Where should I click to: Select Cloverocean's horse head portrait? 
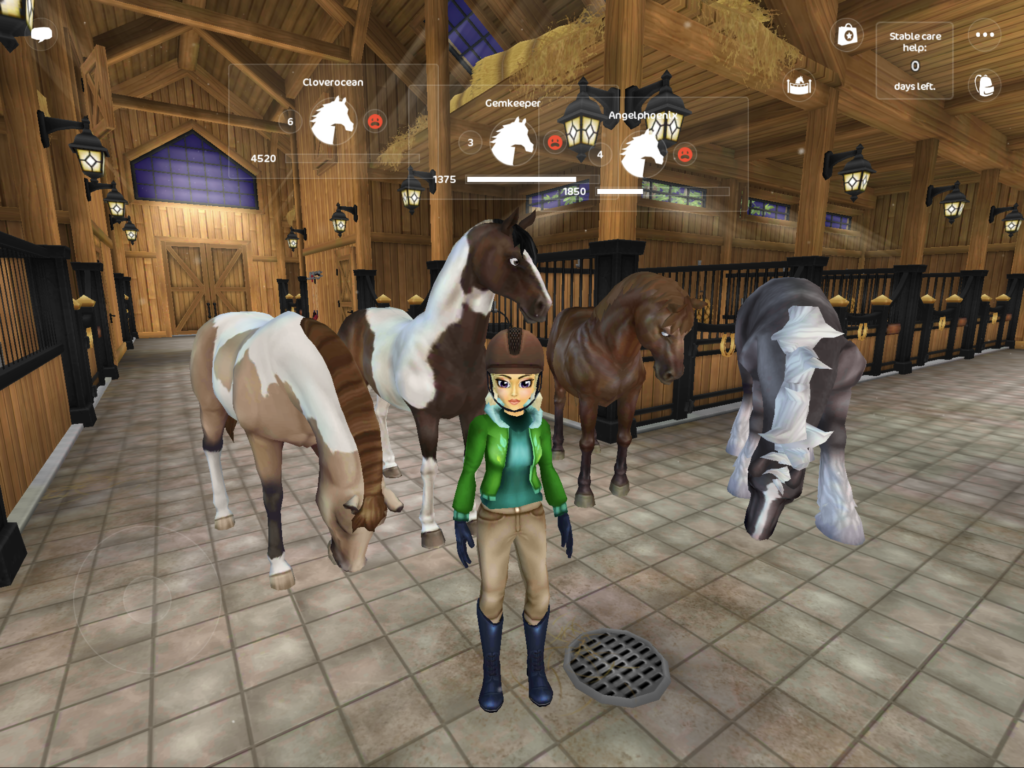click(x=333, y=121)
